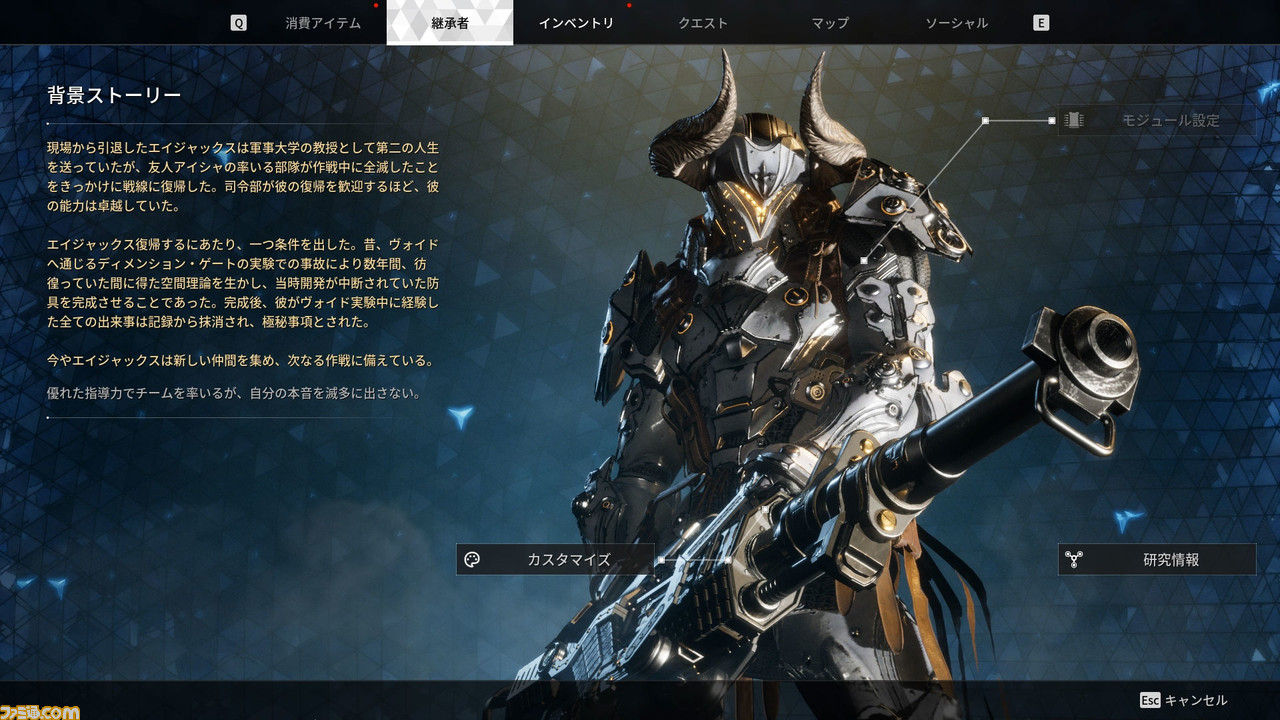
Task: Open 研究情報 research info
Action: click(x=1157, y=560)
